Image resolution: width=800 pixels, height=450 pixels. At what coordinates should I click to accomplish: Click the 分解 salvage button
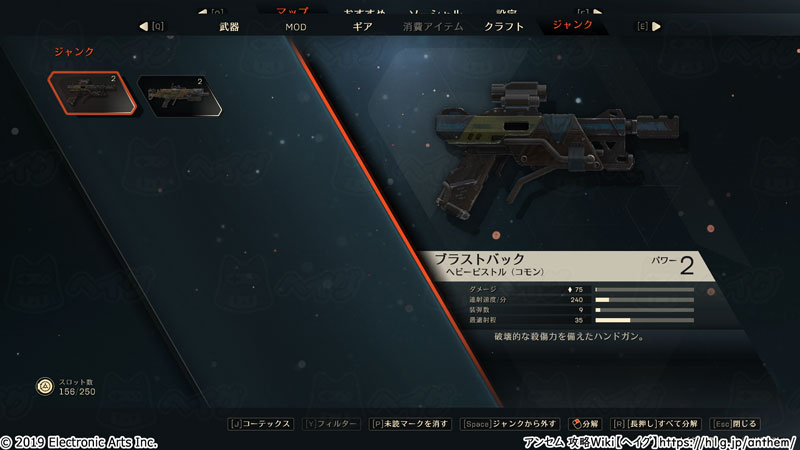[585, 424]
